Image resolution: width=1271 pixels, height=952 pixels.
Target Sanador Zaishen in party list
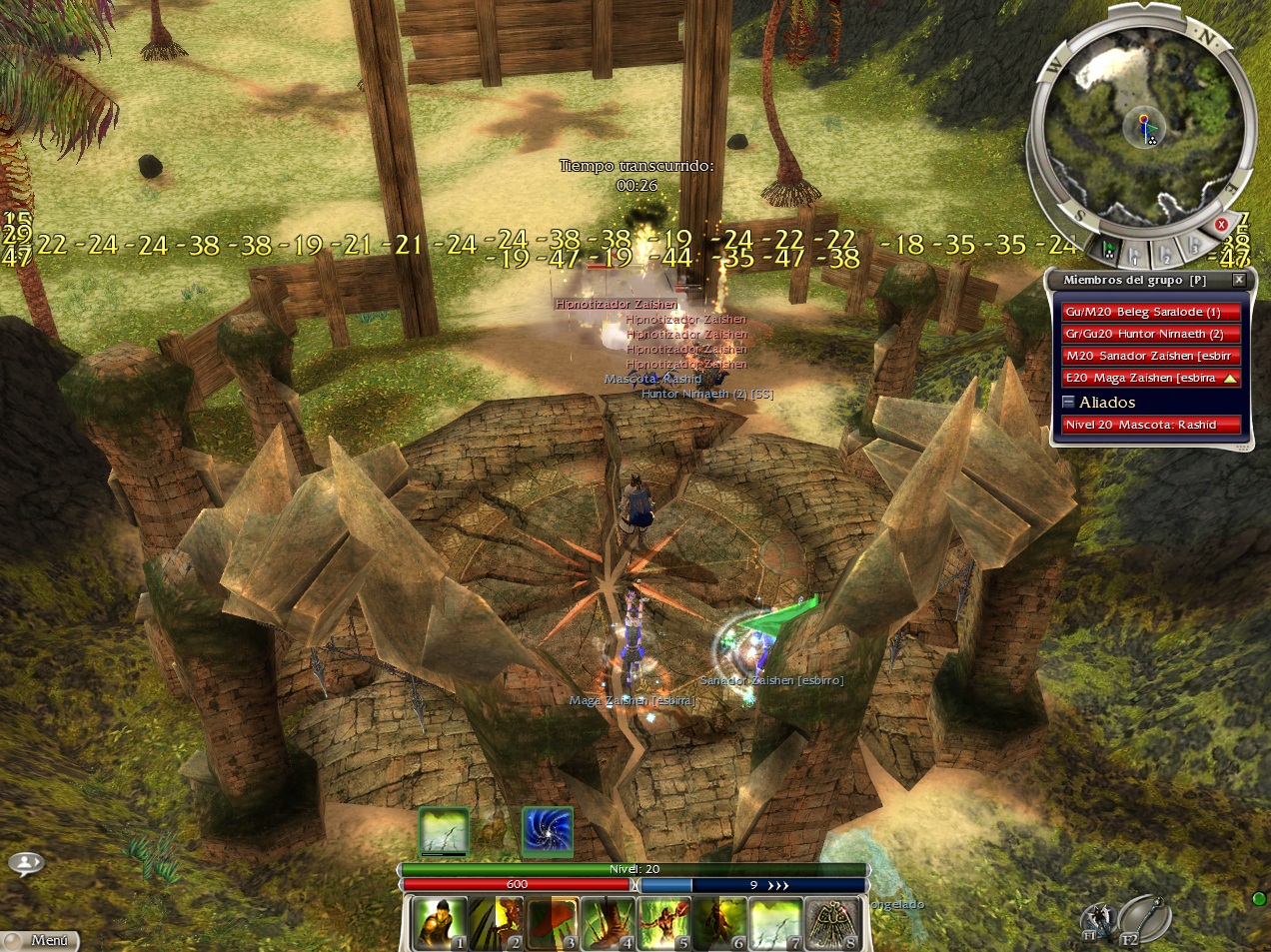tap(1150, 356)
